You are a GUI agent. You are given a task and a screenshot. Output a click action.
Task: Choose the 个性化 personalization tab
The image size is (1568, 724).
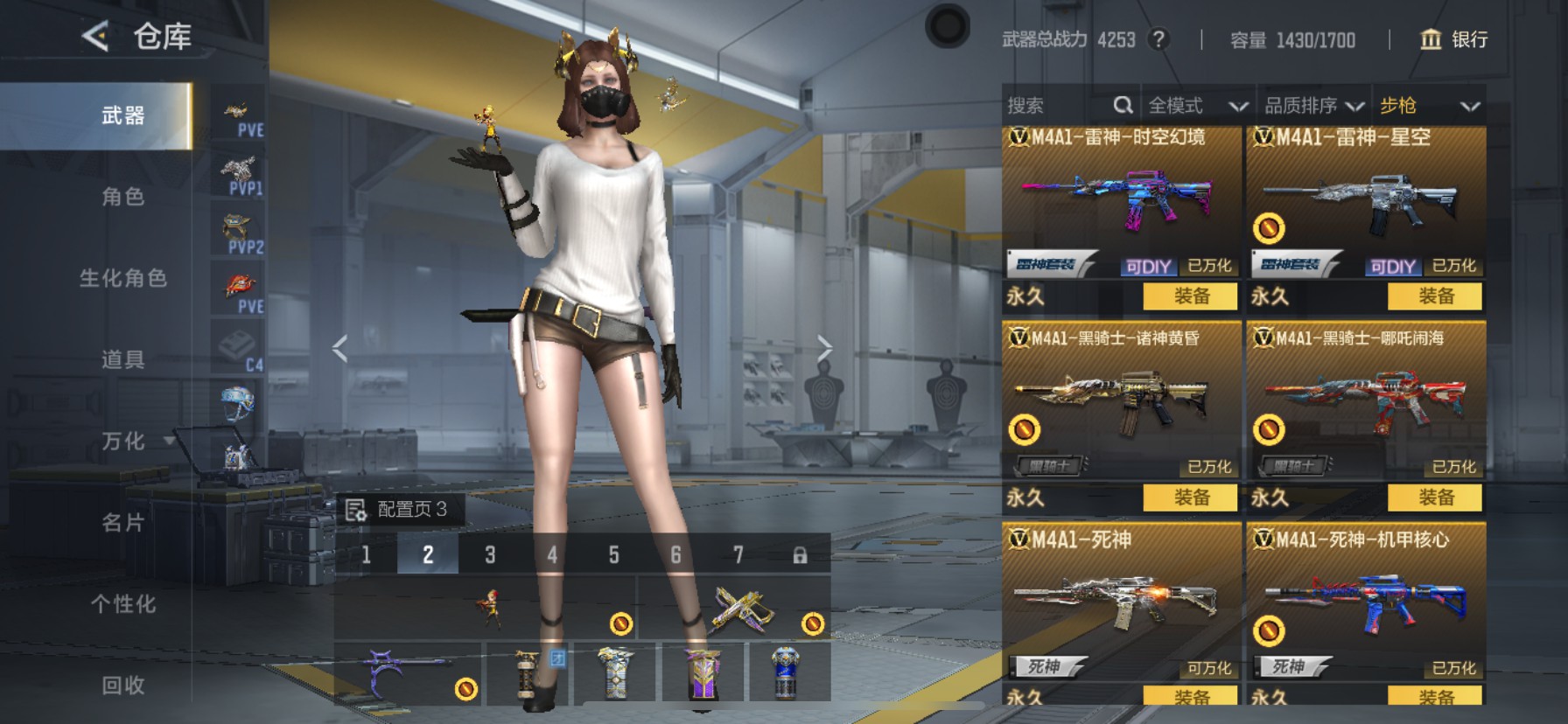pos(122,604)
